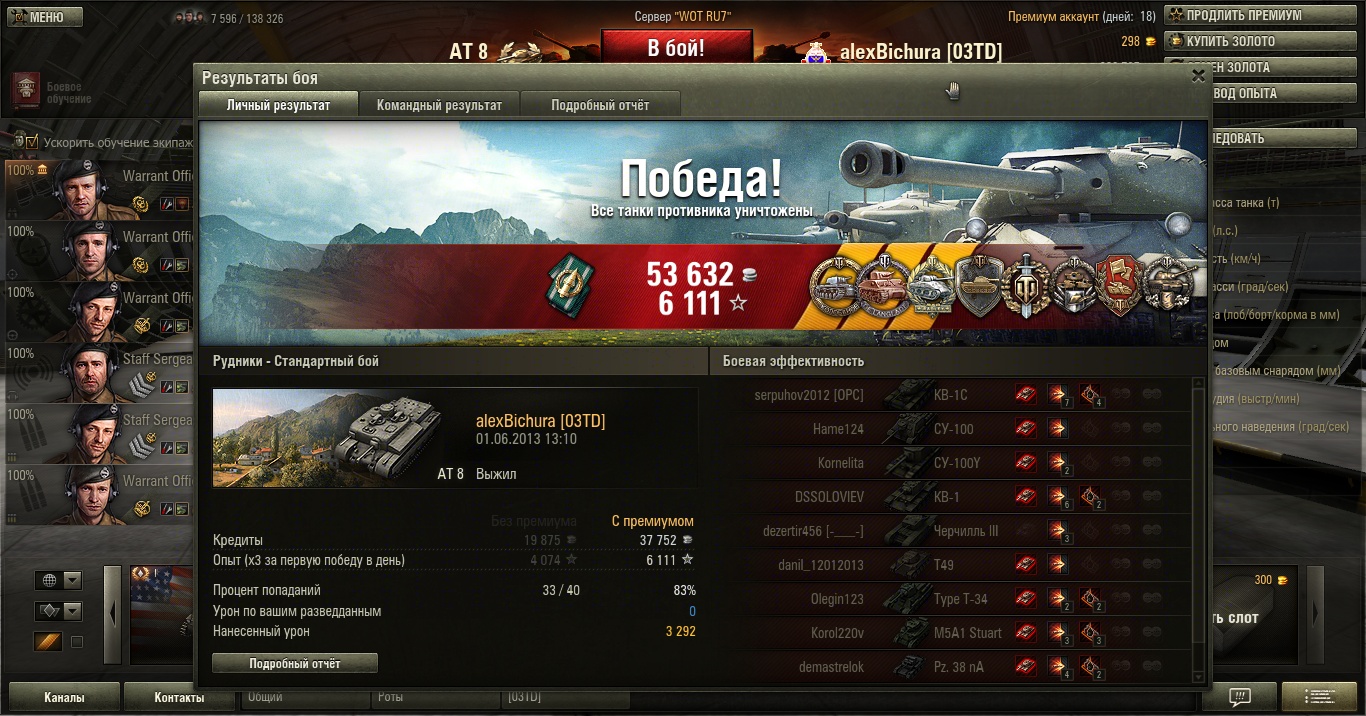
Task: Open the Подробный отчёт tab
Action: coord(600,105)
